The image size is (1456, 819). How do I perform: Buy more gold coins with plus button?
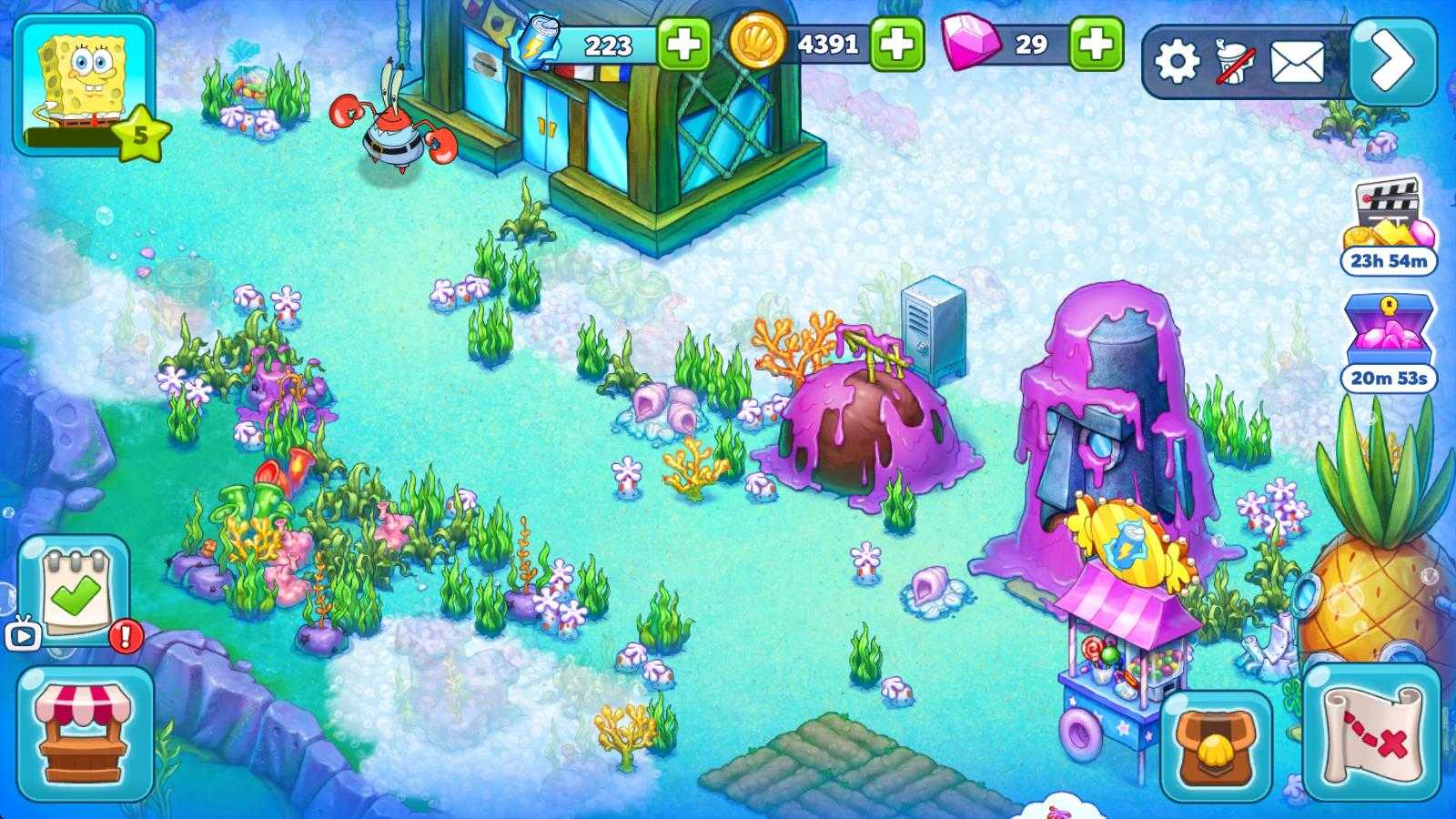click(896, 44)
